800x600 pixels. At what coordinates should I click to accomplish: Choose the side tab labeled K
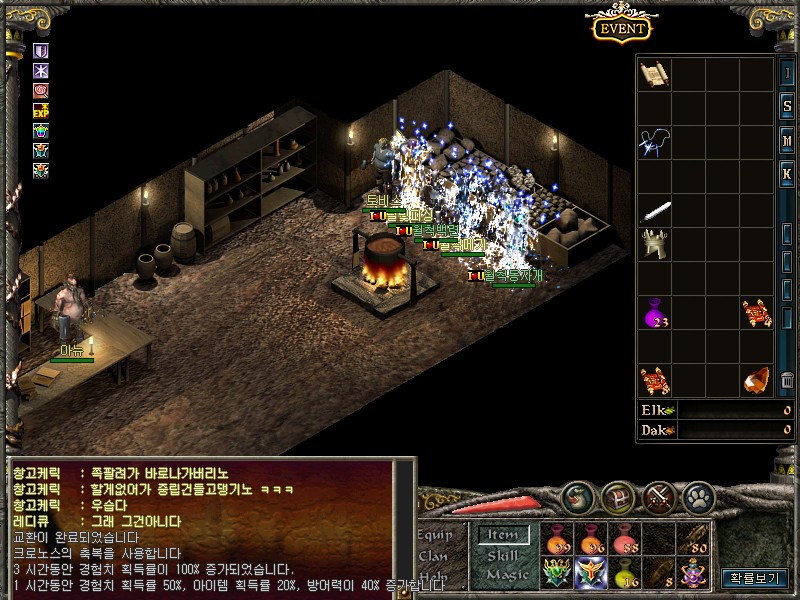[x=787, y=174]
